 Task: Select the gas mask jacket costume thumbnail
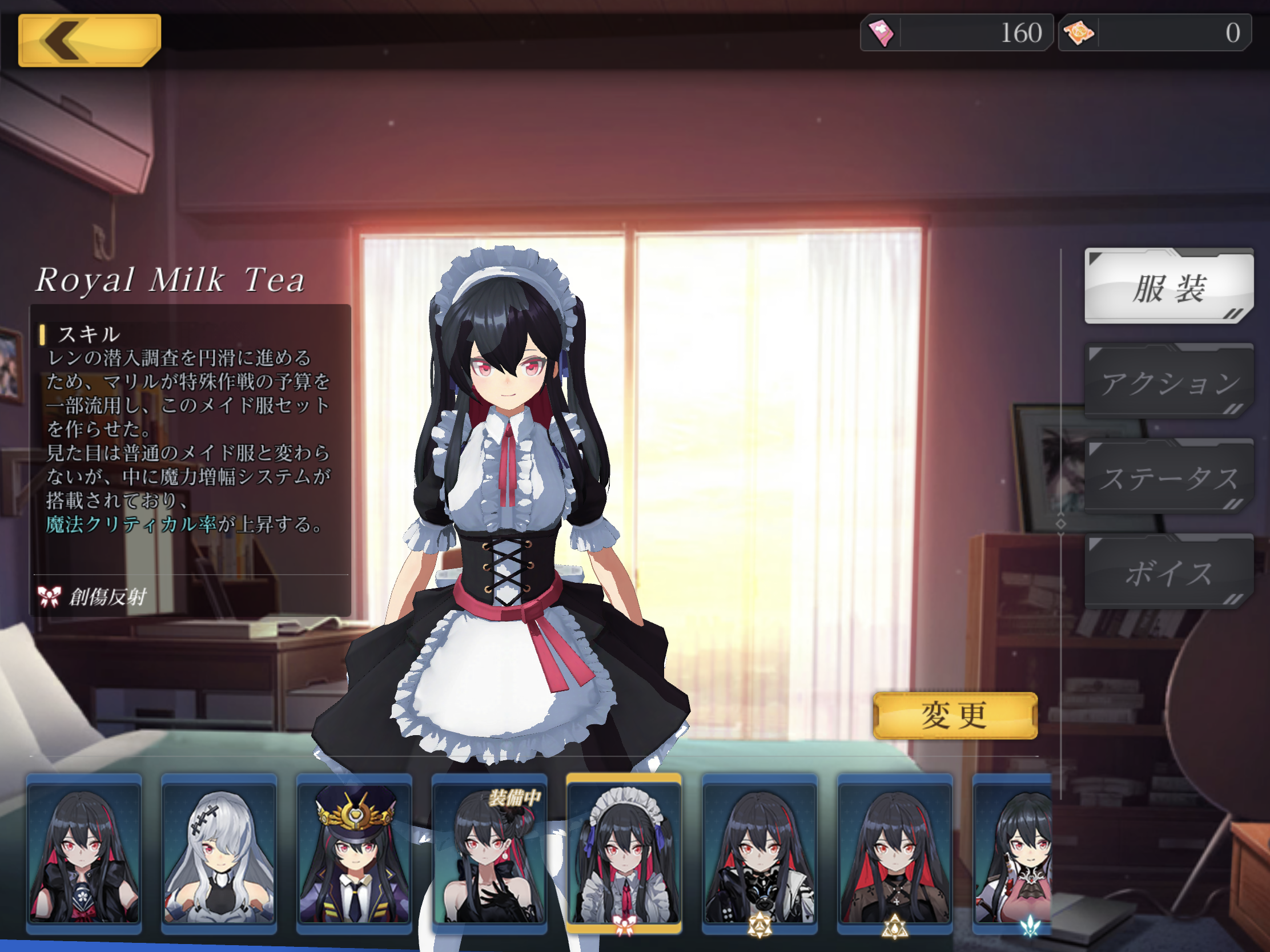point(759,853)
